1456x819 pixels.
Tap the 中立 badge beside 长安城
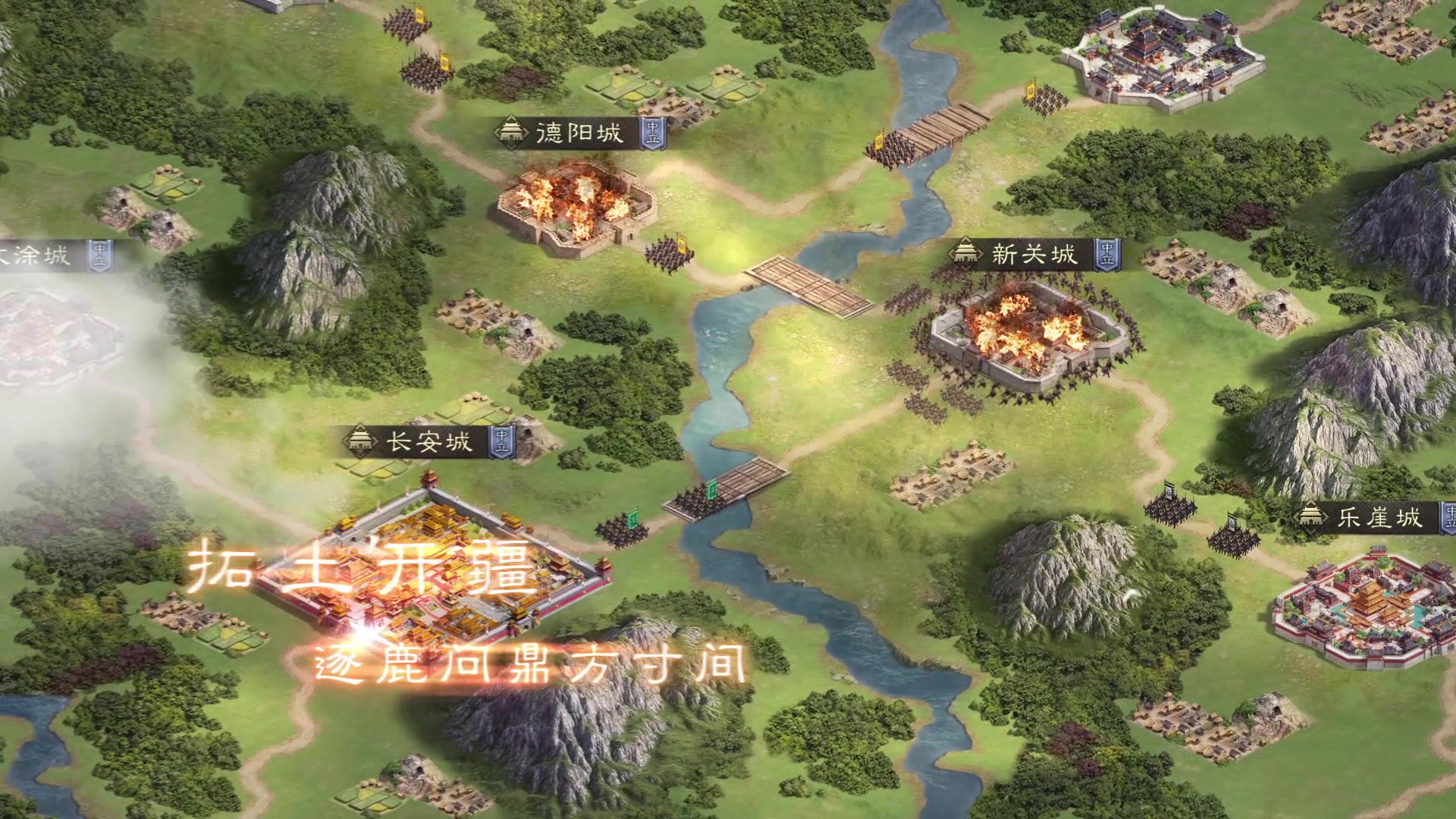[x=502, y=442]
